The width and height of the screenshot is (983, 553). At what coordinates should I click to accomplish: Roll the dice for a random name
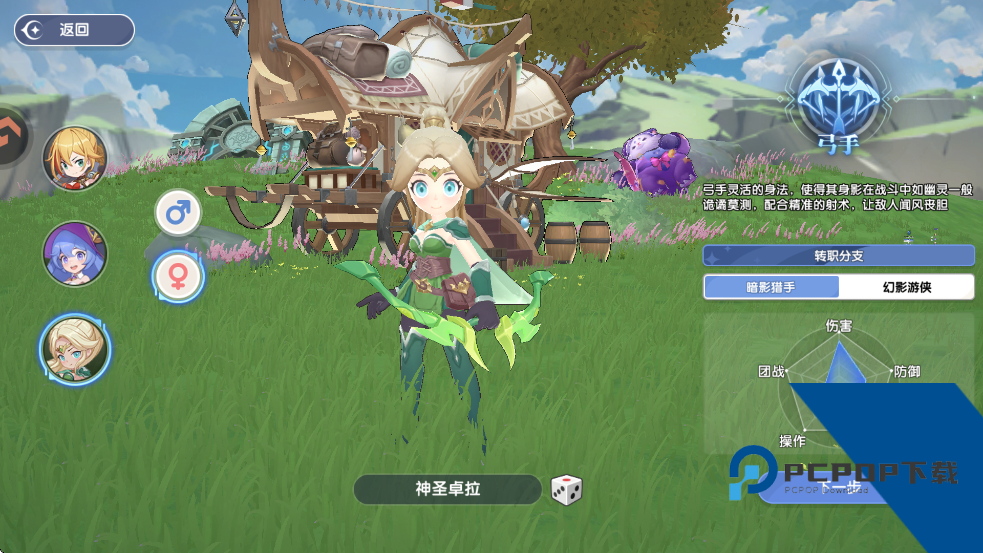566,490
